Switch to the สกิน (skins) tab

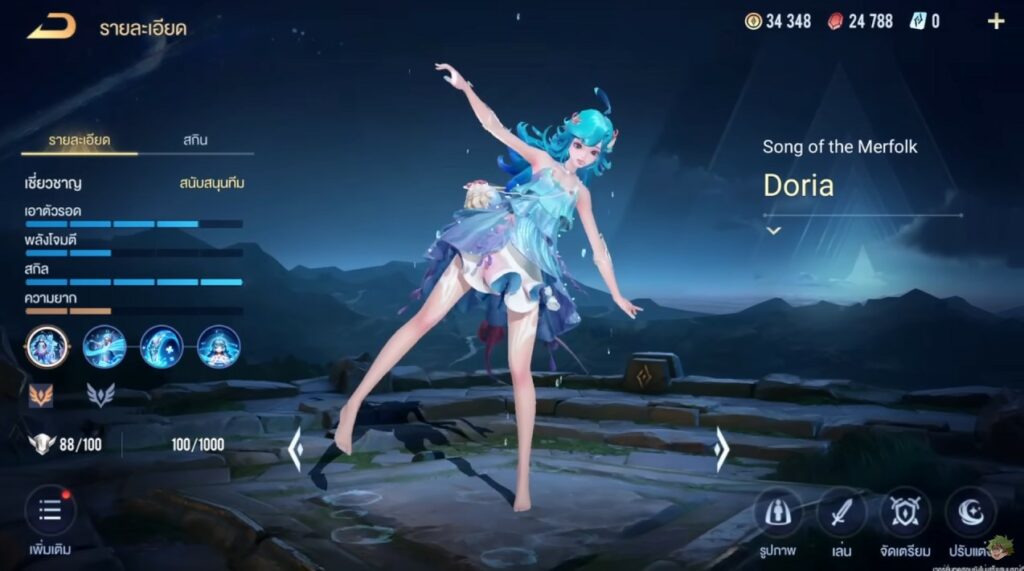point(195,140)
